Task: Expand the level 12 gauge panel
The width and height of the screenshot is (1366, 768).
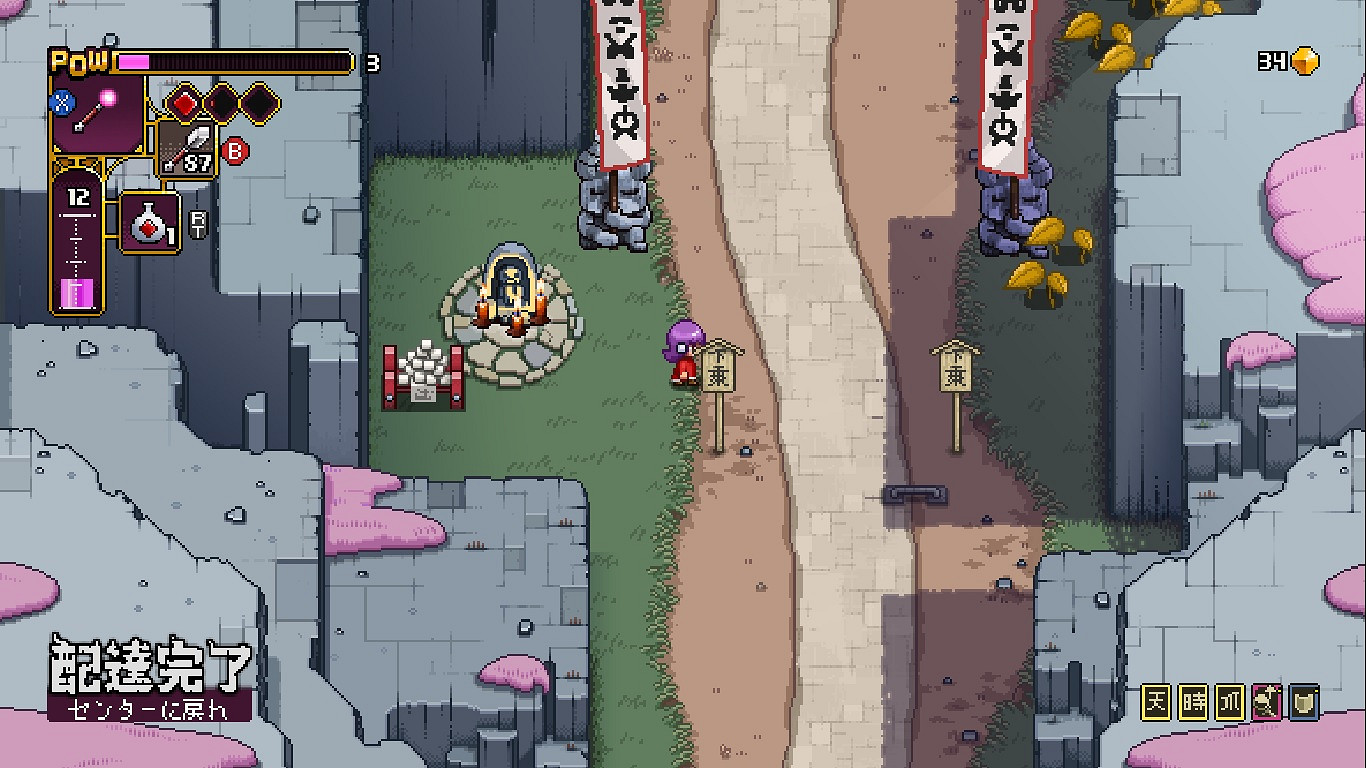Action: click(x=75, y=245)
